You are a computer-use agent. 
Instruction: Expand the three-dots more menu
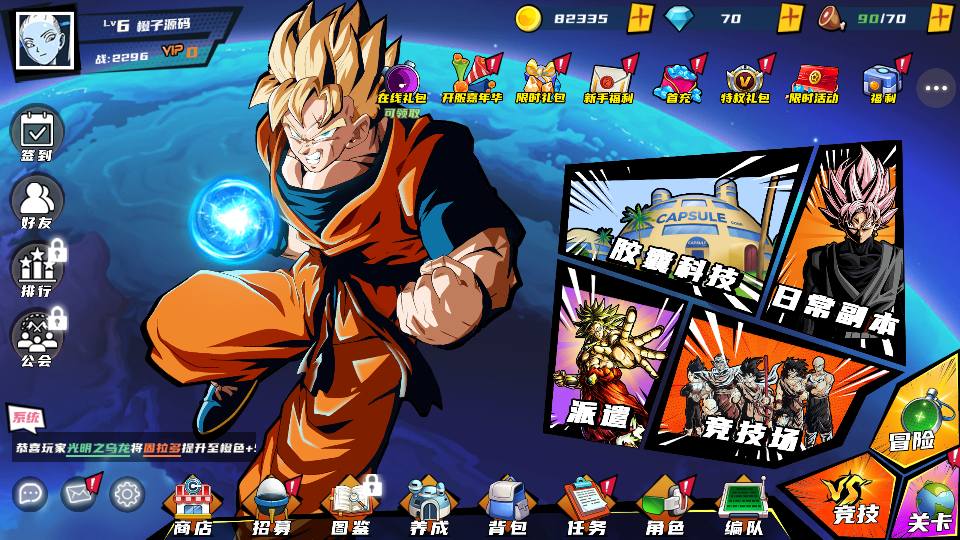click(x=936, y=88)
